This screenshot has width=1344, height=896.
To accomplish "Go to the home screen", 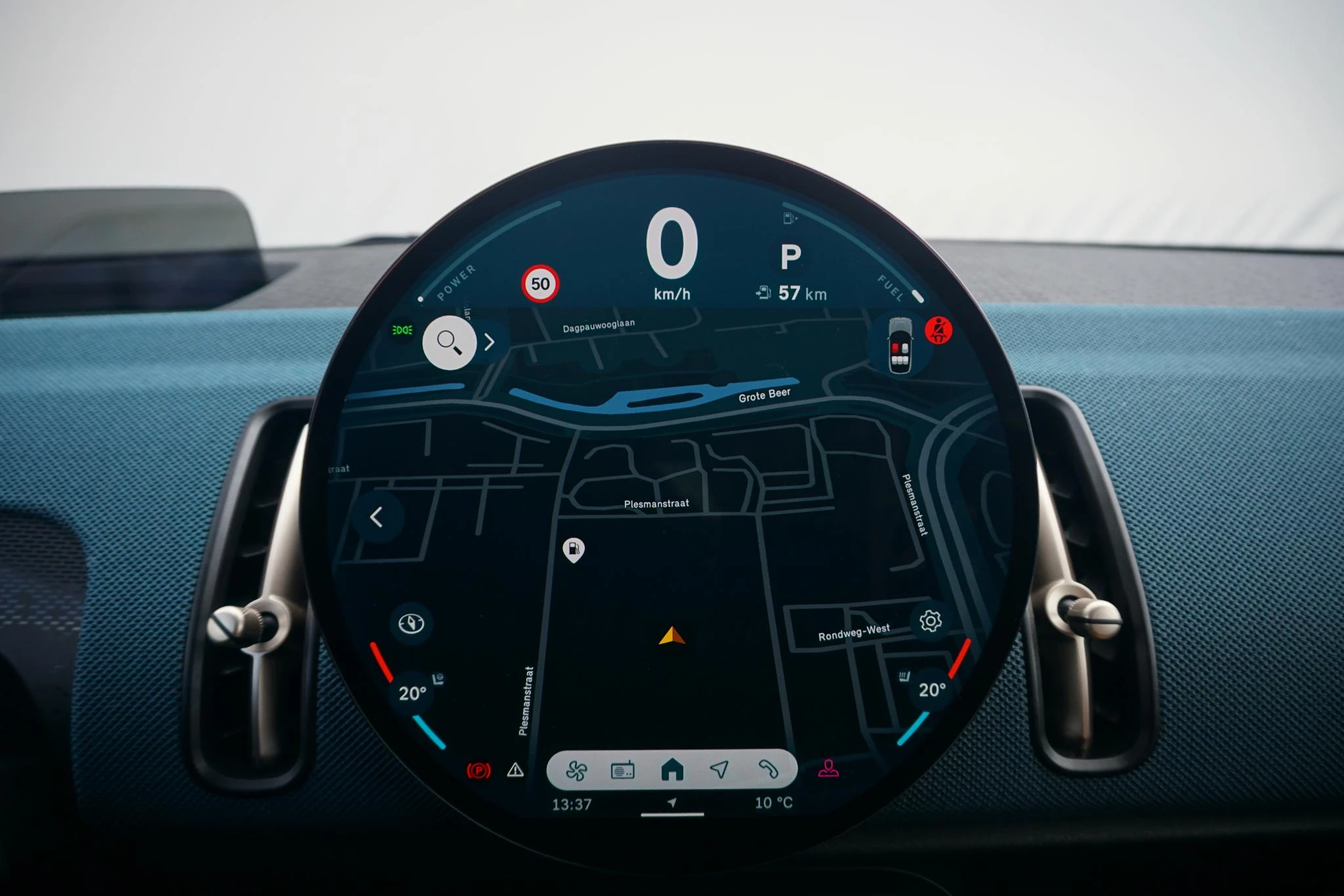I will [672, 769].
